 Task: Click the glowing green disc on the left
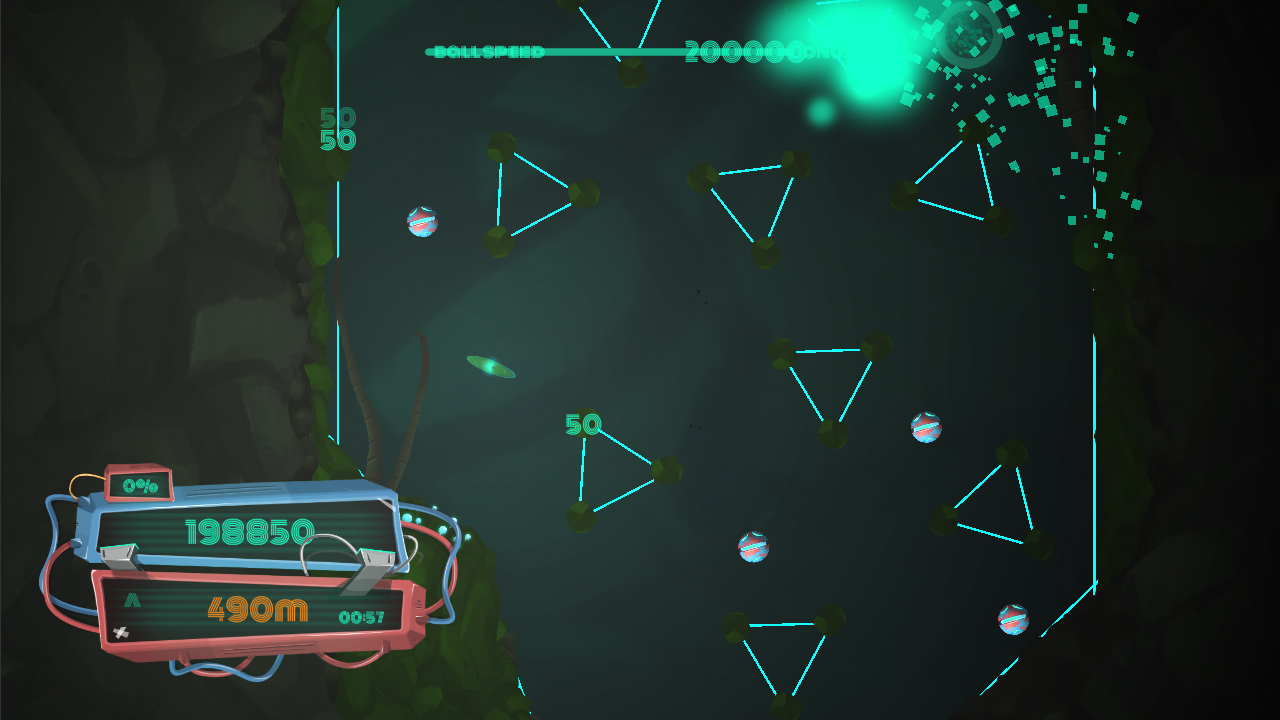pyautogui.click(x=488, y=367)
